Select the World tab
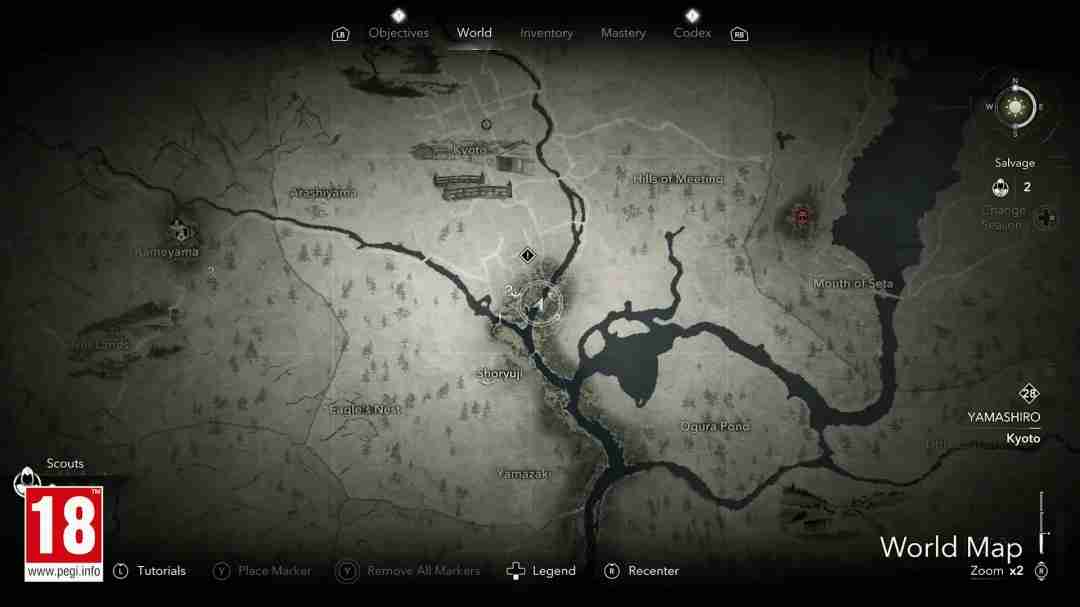 (474, 33)
